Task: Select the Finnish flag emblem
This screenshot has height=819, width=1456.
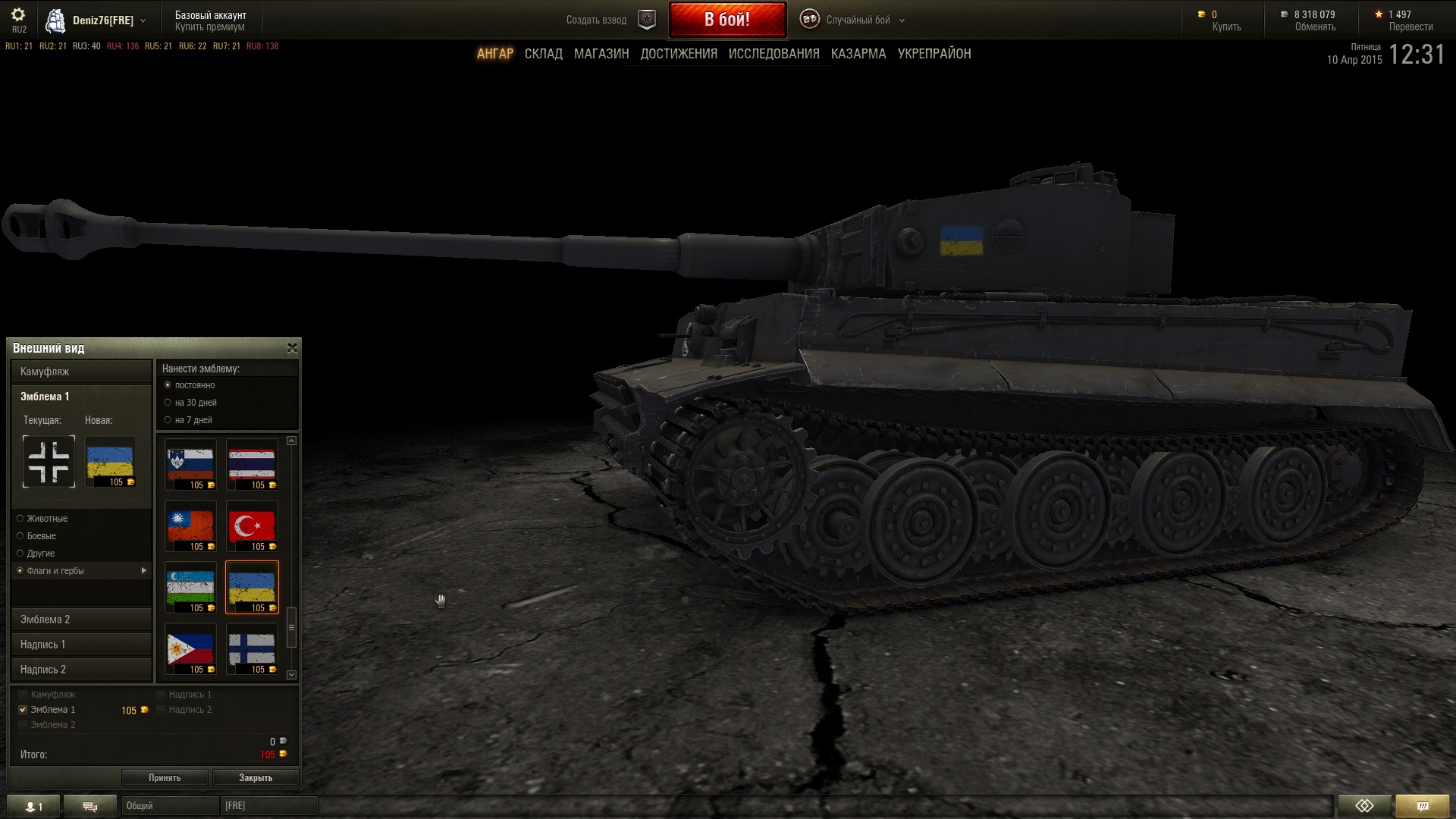Action: [x=252, y=648]
